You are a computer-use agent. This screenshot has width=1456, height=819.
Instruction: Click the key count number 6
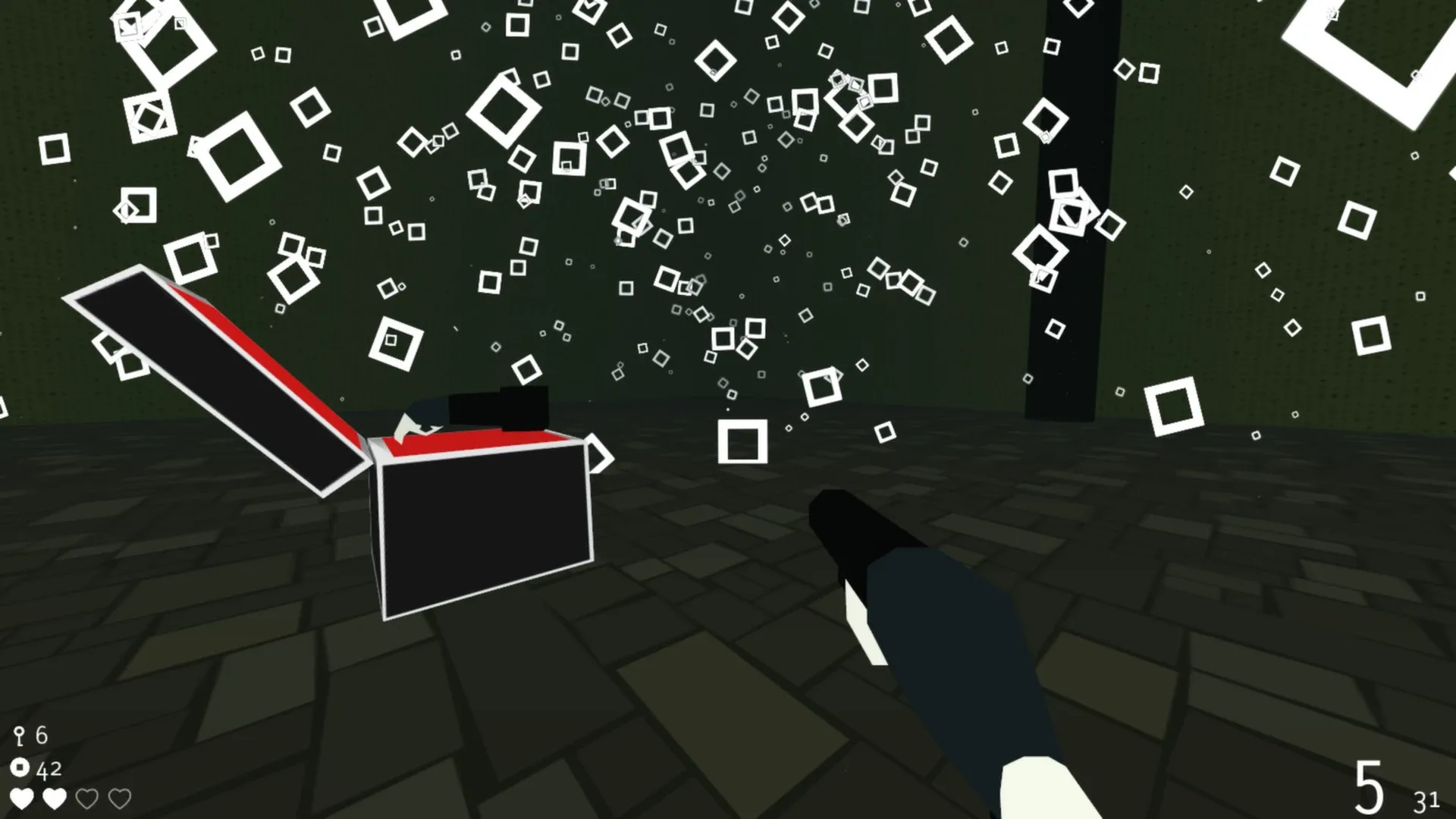(42, 734)
